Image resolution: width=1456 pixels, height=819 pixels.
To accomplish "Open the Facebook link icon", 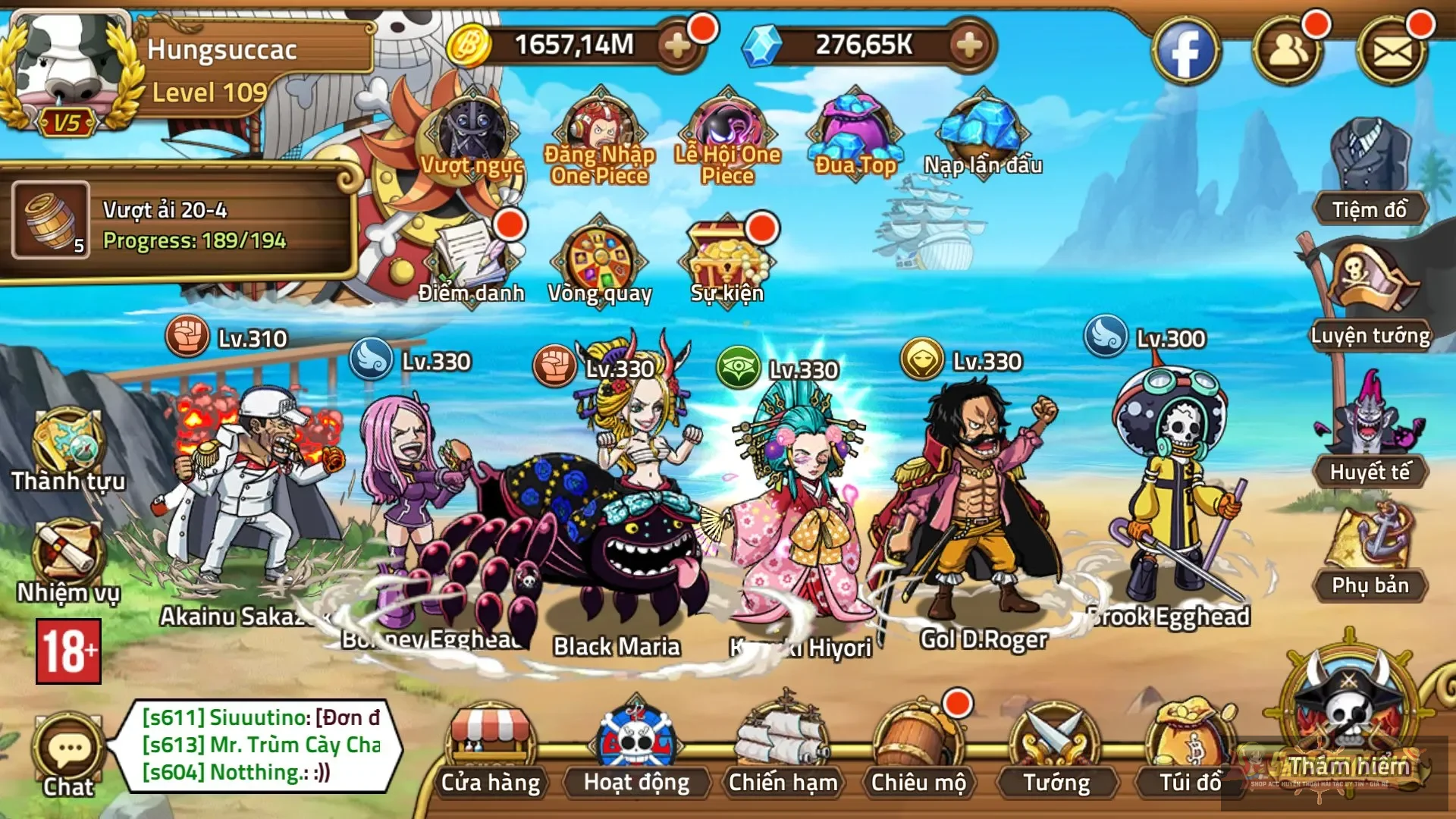I will tap(1185, 51).
